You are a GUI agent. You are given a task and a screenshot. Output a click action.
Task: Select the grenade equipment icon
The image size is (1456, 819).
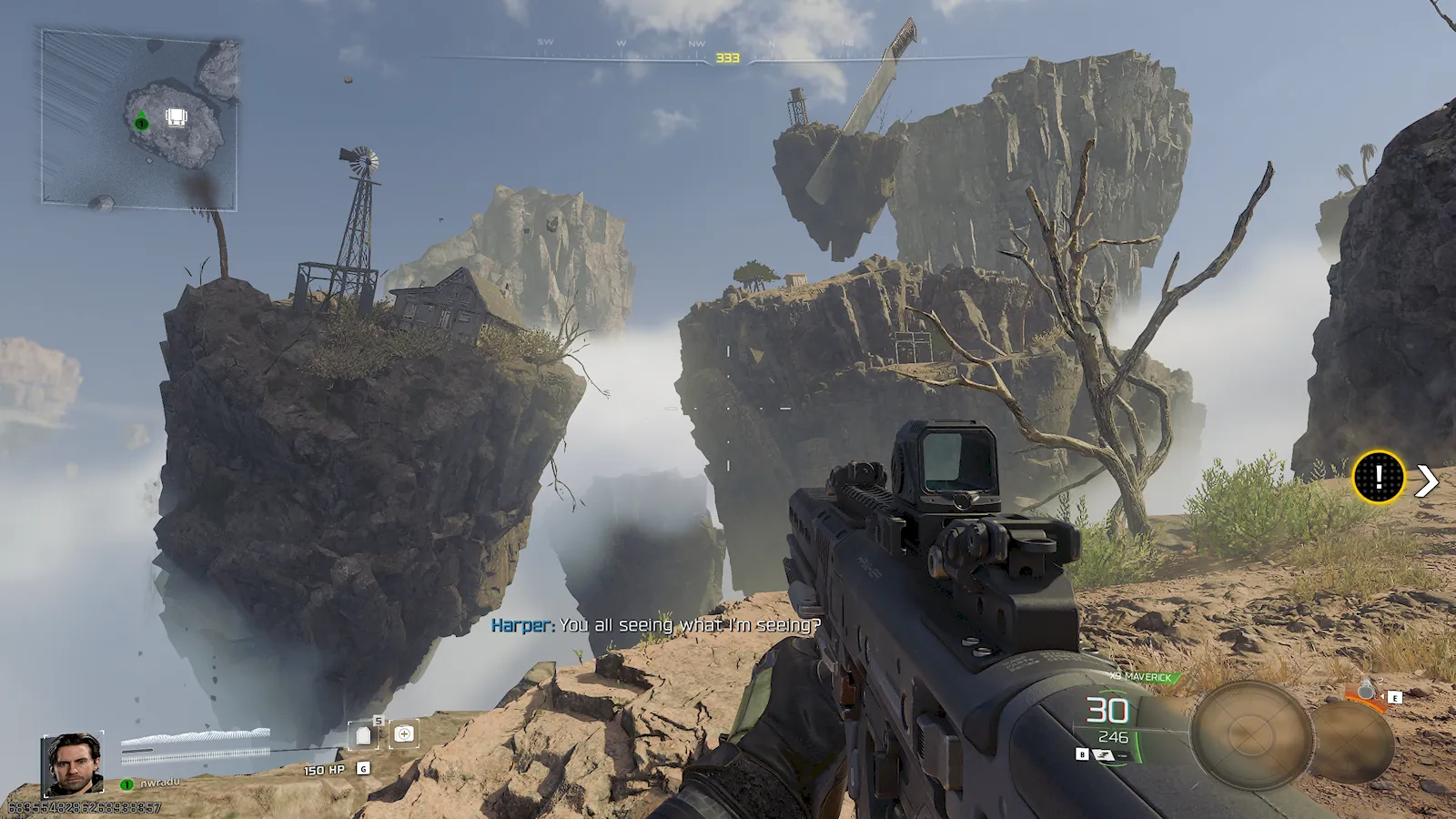coord(1365,692)
